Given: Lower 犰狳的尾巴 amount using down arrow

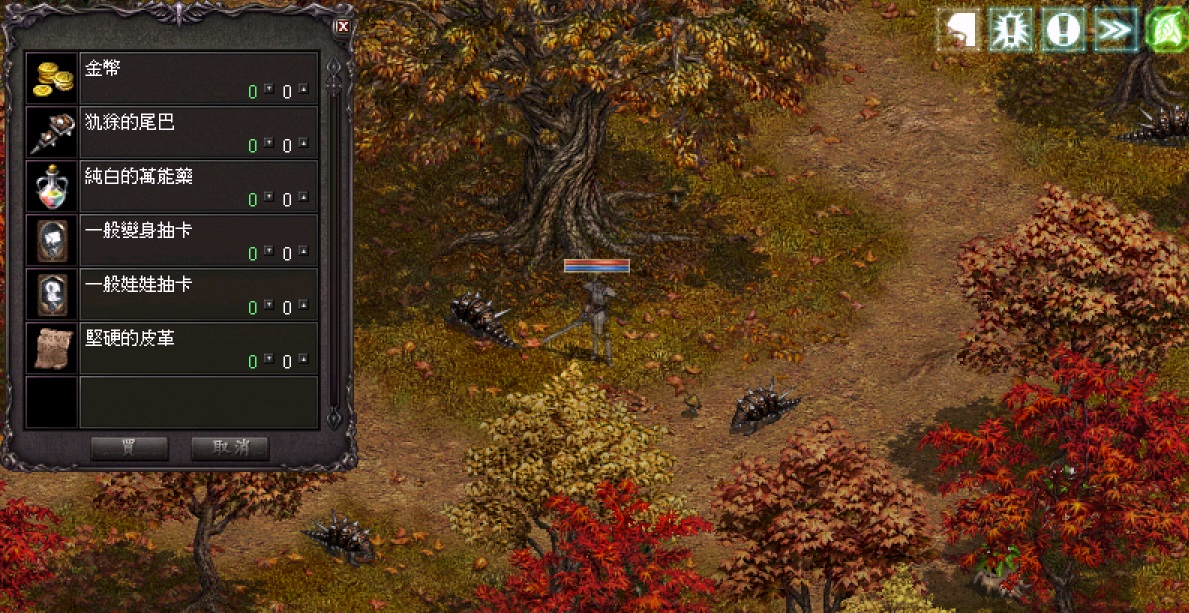Looking at the screenshot, I should tap(268, 145).
